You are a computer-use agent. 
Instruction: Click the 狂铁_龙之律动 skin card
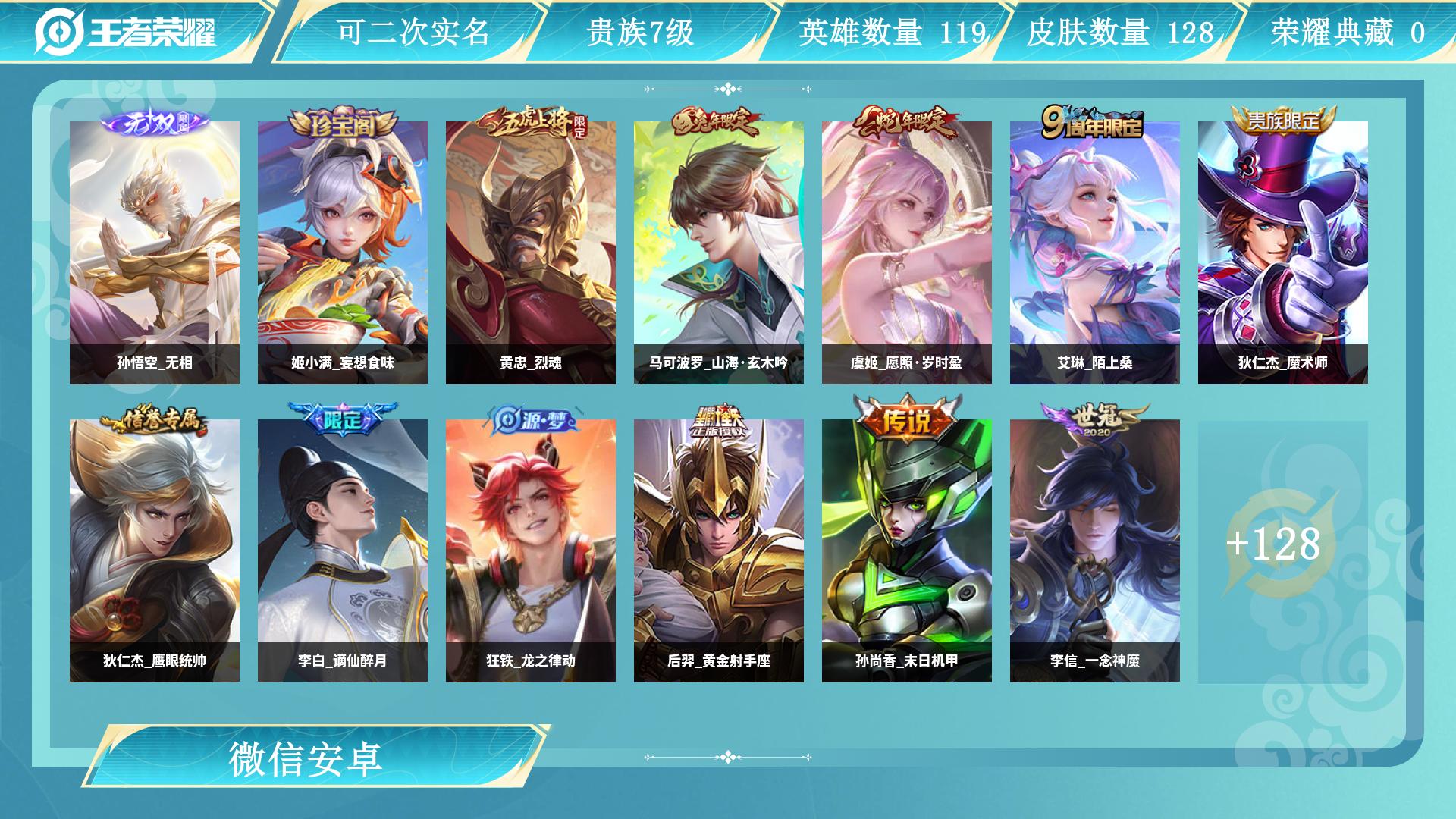[531, 551]
